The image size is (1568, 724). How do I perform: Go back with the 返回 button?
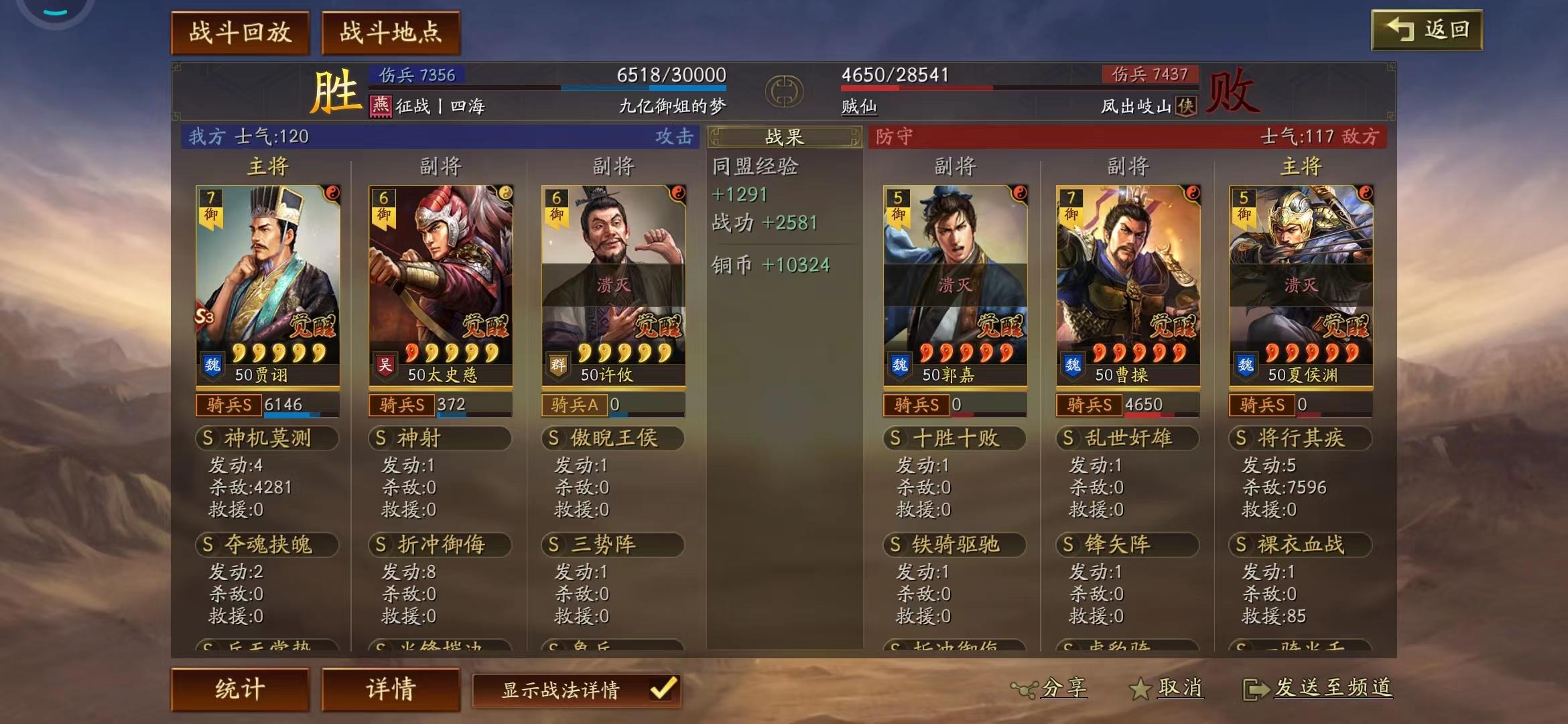[x=1427, y=30]
